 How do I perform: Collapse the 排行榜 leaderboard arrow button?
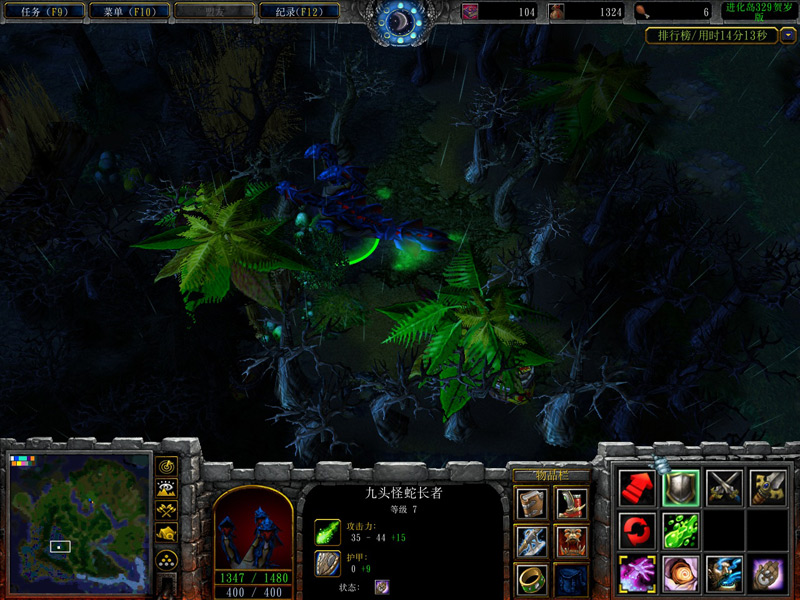[788, 35]
